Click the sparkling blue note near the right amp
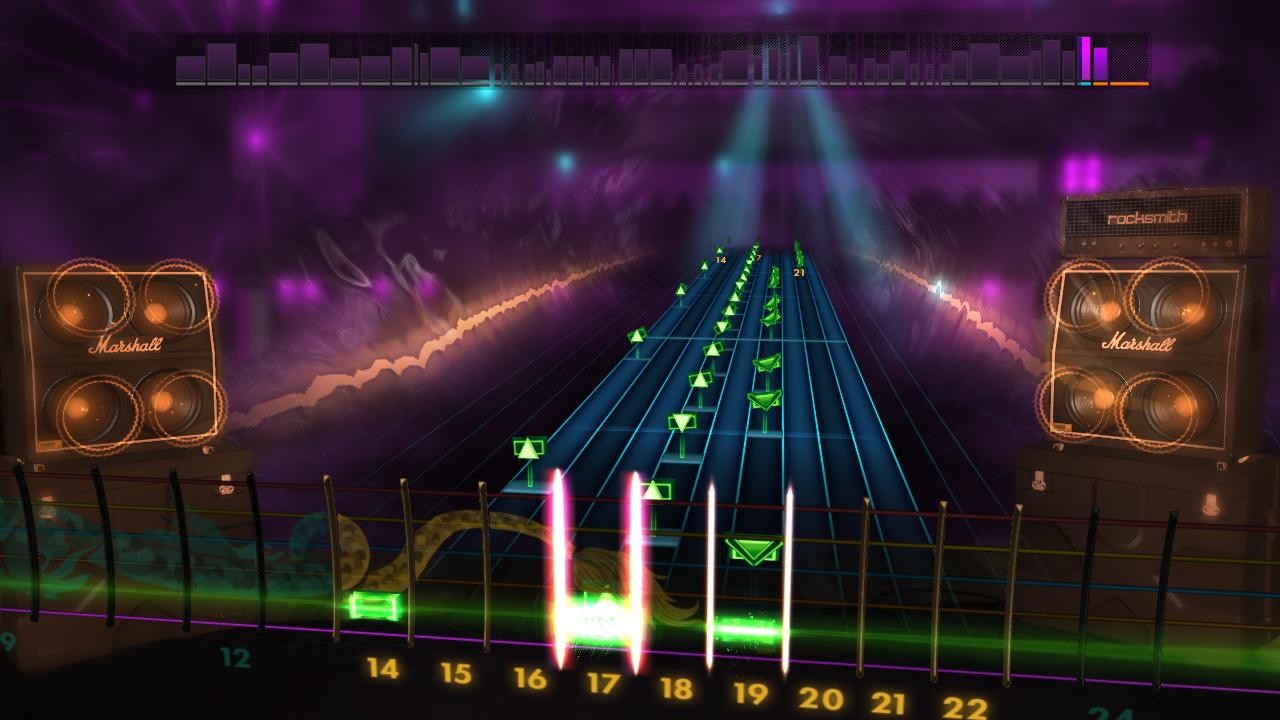This screenshot has width=1280, height=720. (937, 288)
